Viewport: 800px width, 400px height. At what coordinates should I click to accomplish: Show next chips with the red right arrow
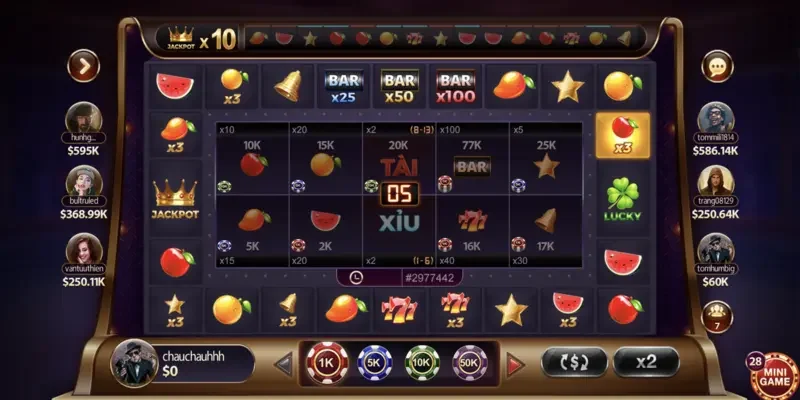pyautogui.click(x=516, y=363)
